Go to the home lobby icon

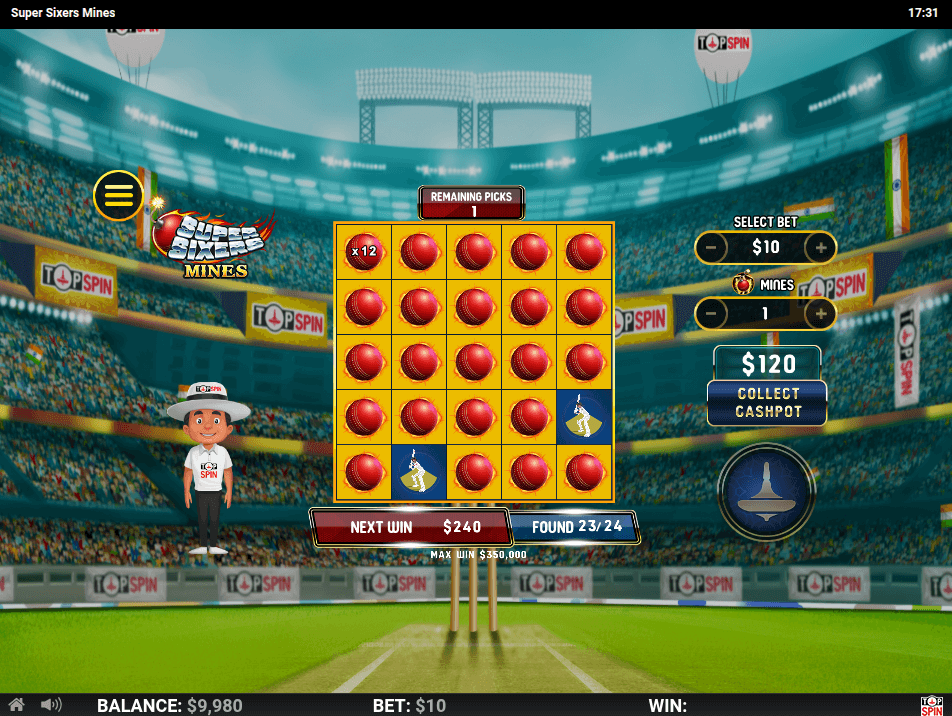[16, 705]
